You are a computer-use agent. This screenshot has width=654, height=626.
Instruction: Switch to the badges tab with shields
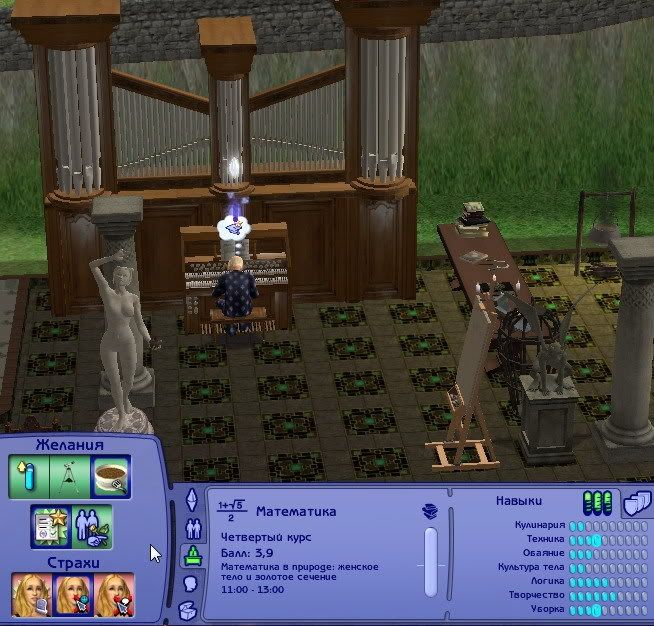click(x=632, y=502)
